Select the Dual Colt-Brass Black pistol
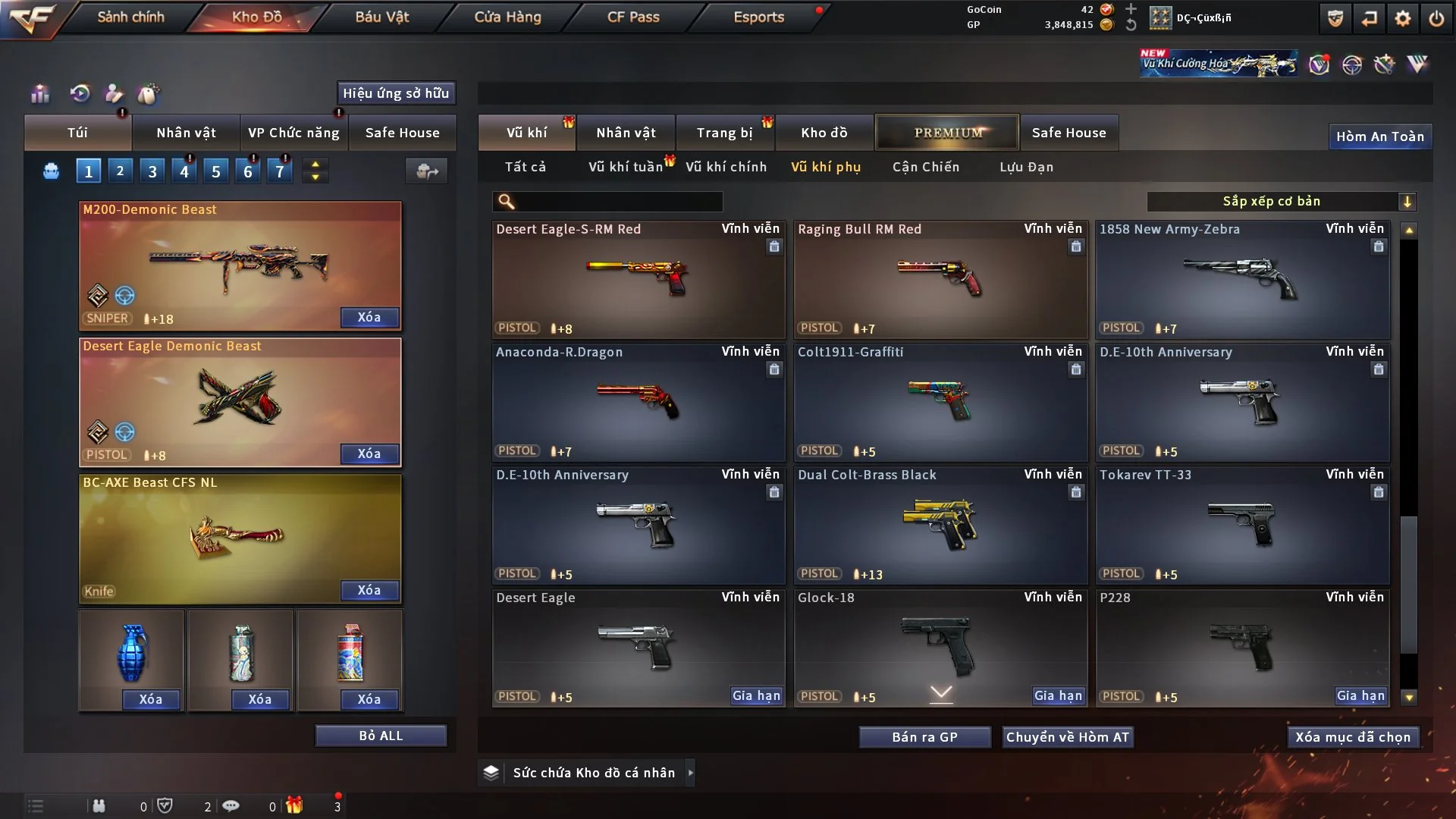 [x=940, y=525]
